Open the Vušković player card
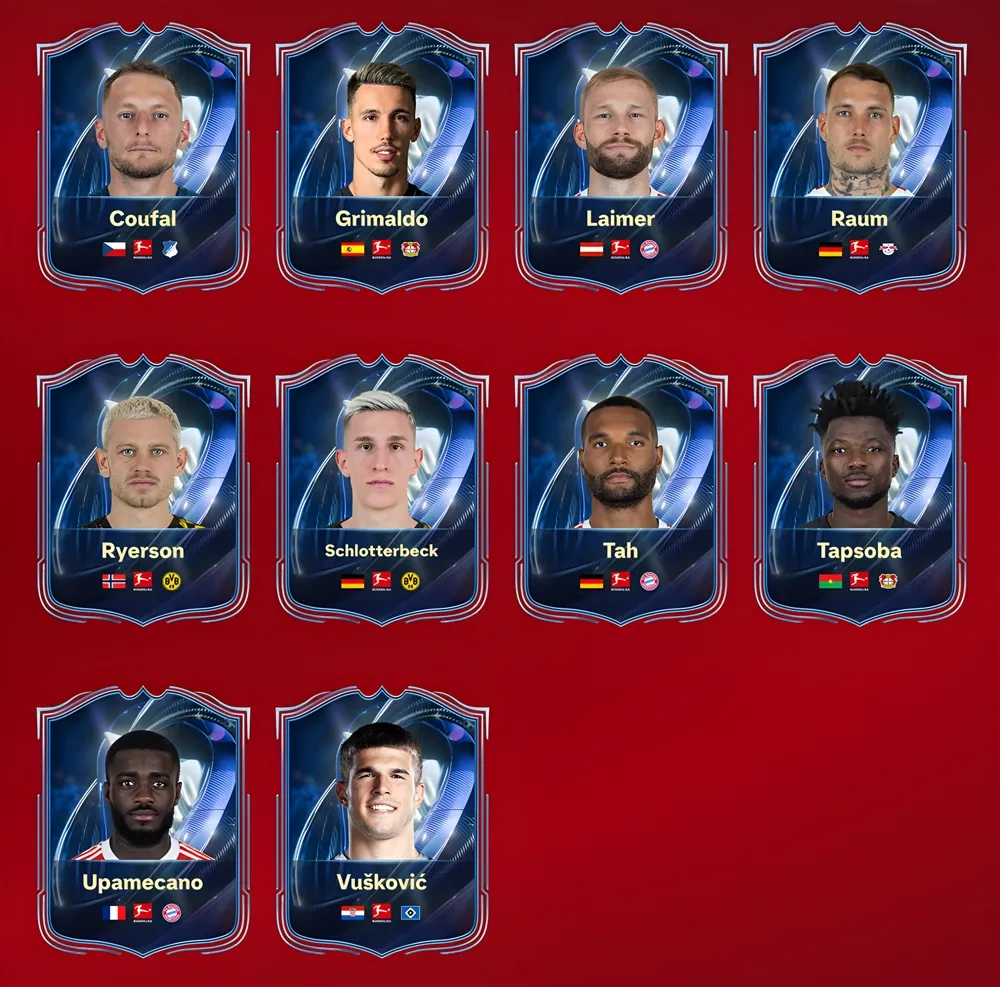This screenshot has height=987, width=1000. [x=382, y=822]
